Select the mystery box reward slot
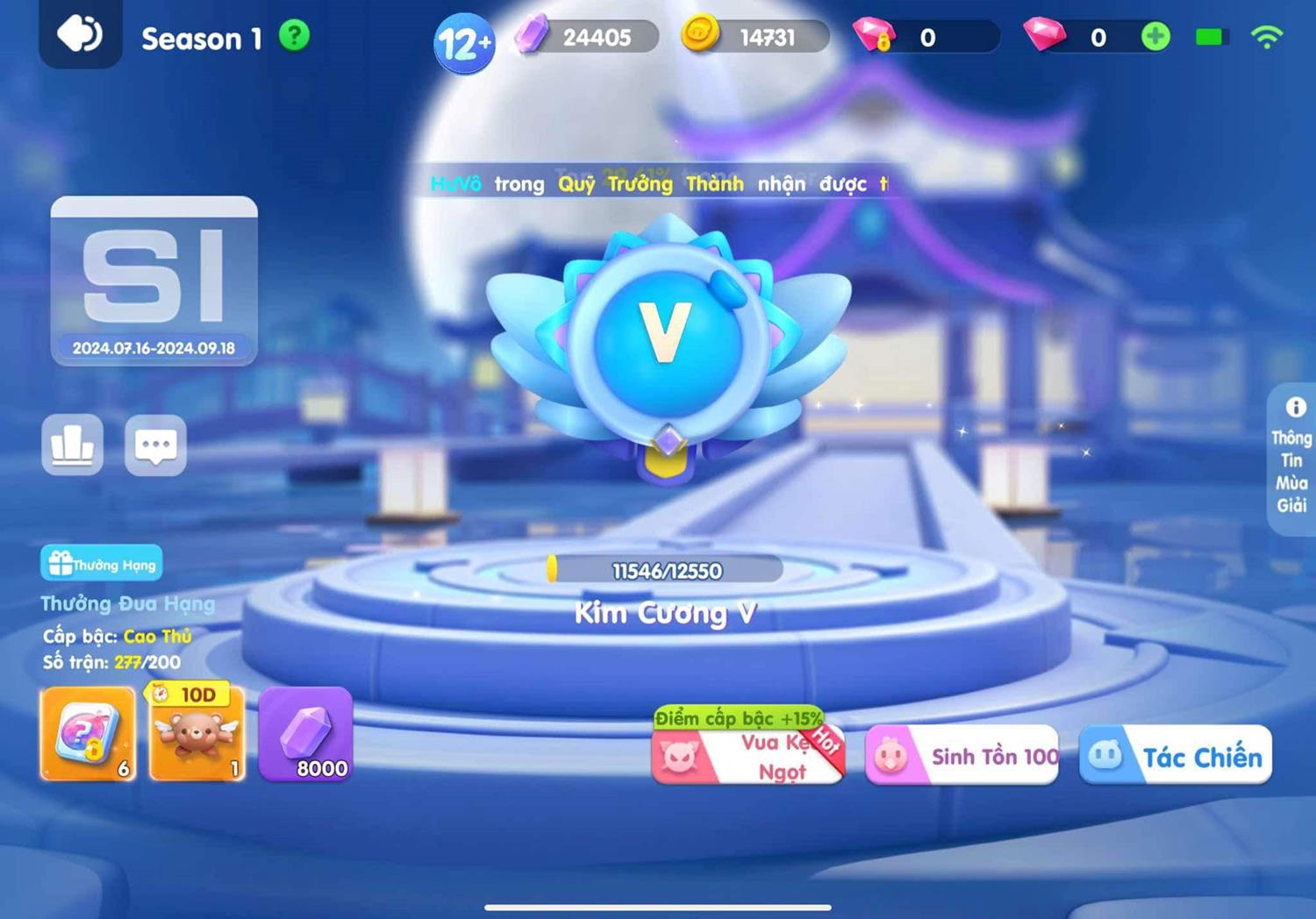The width and height of the screenshot is (1316, 919). (x=88, y=735)
